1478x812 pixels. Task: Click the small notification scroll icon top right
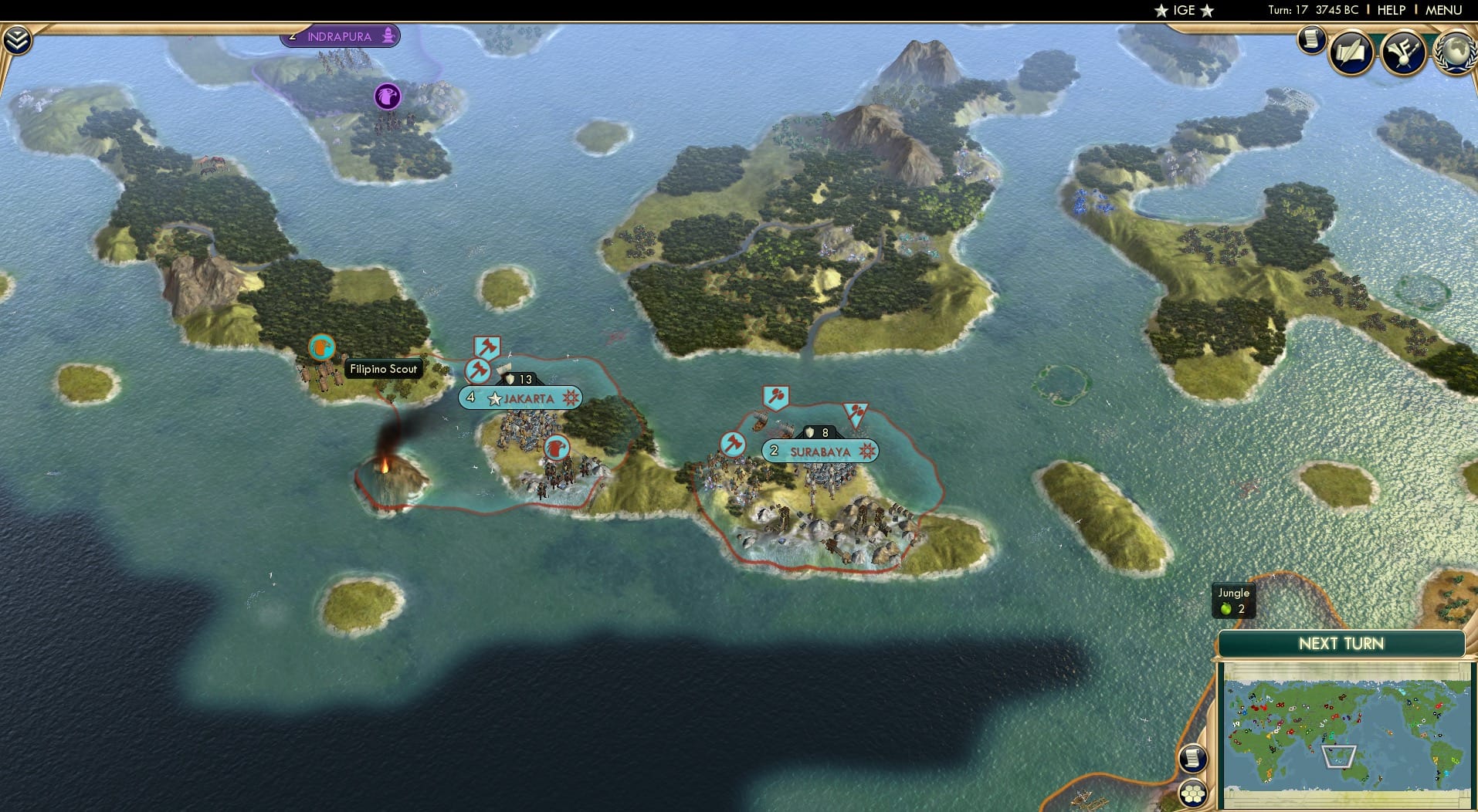point(1310,39)
